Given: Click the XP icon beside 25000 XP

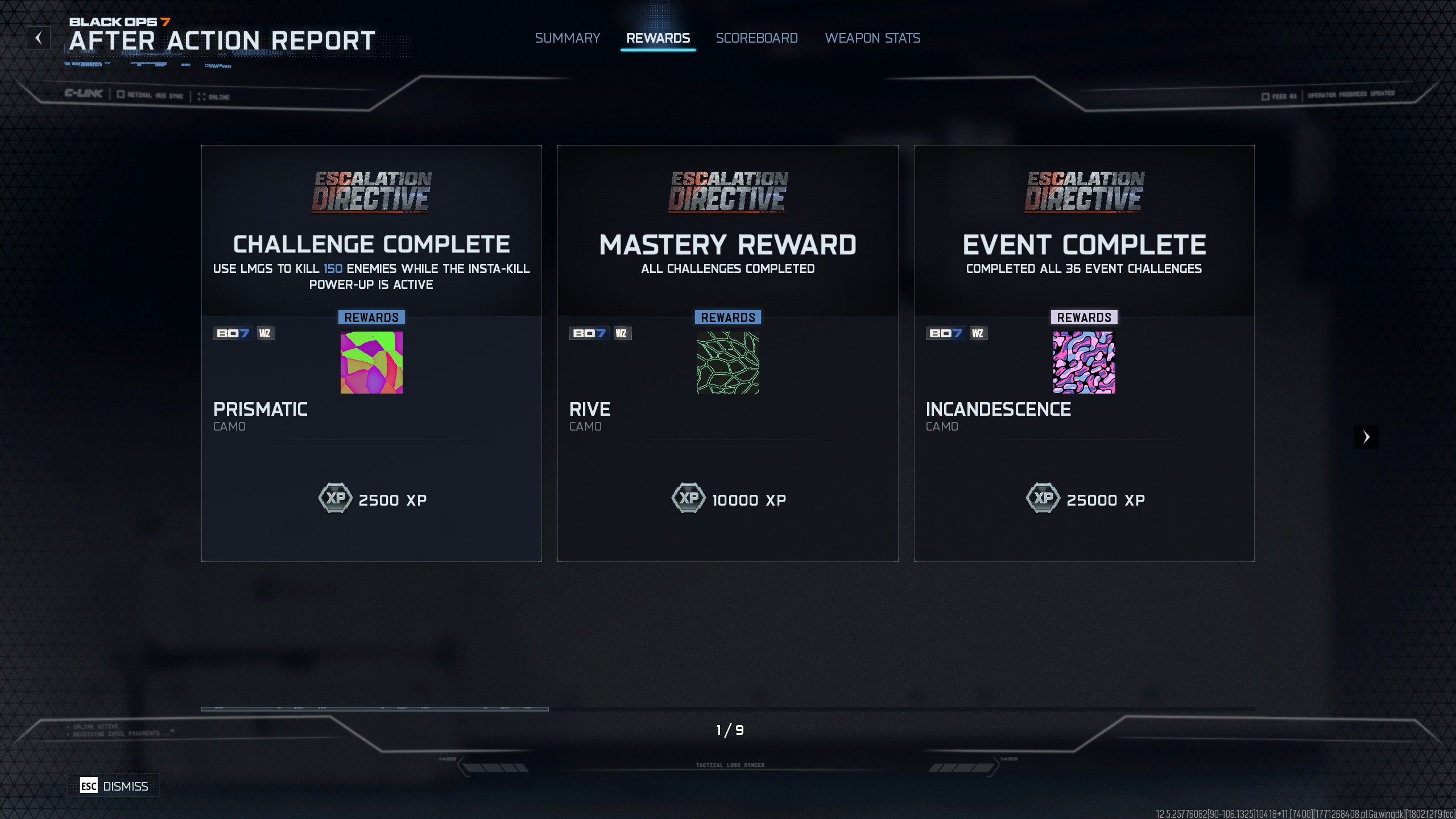Looking at the screenshot, I should 1044,499.
